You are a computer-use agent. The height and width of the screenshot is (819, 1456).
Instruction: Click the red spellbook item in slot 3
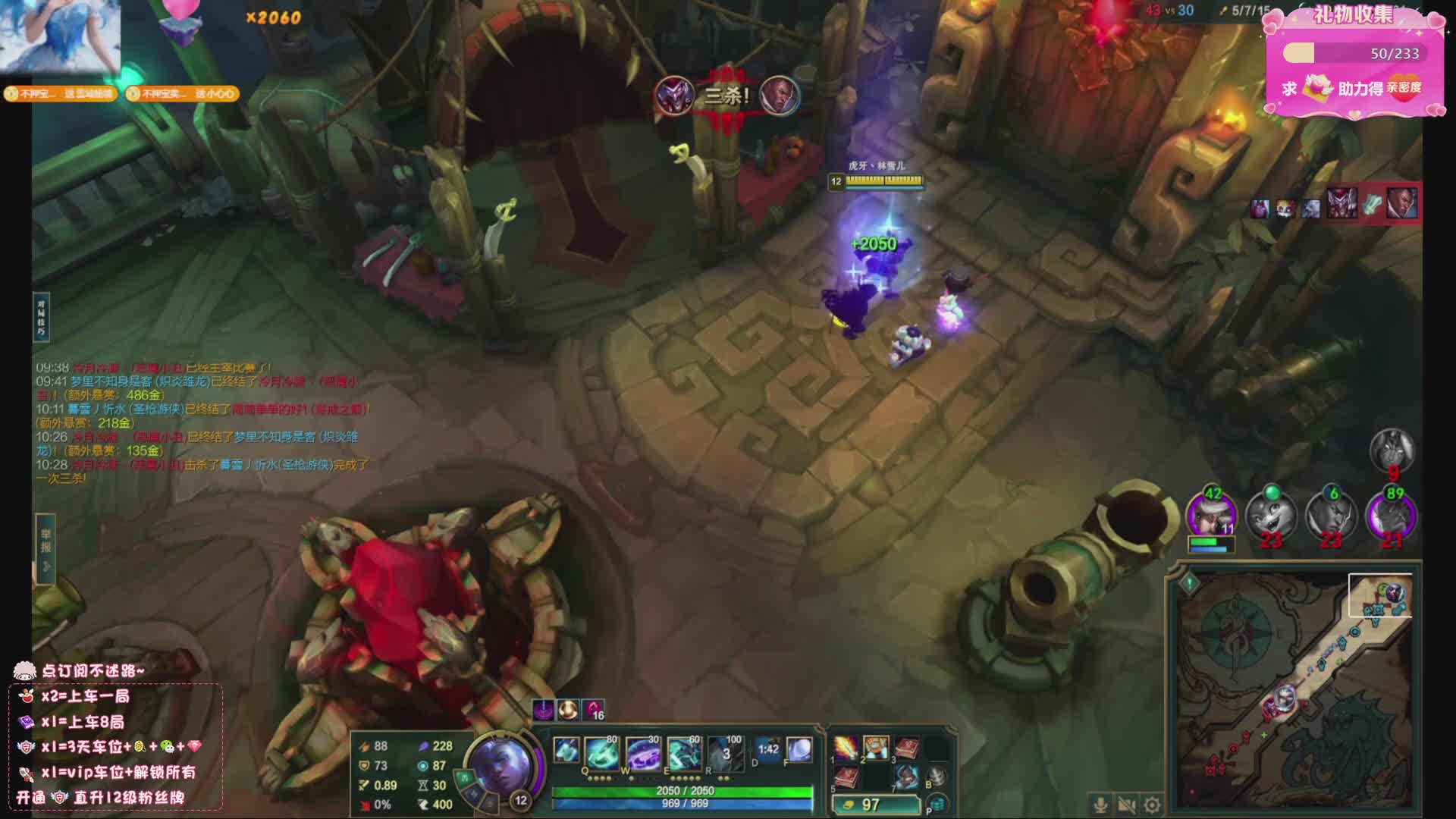tap(906, 748)
